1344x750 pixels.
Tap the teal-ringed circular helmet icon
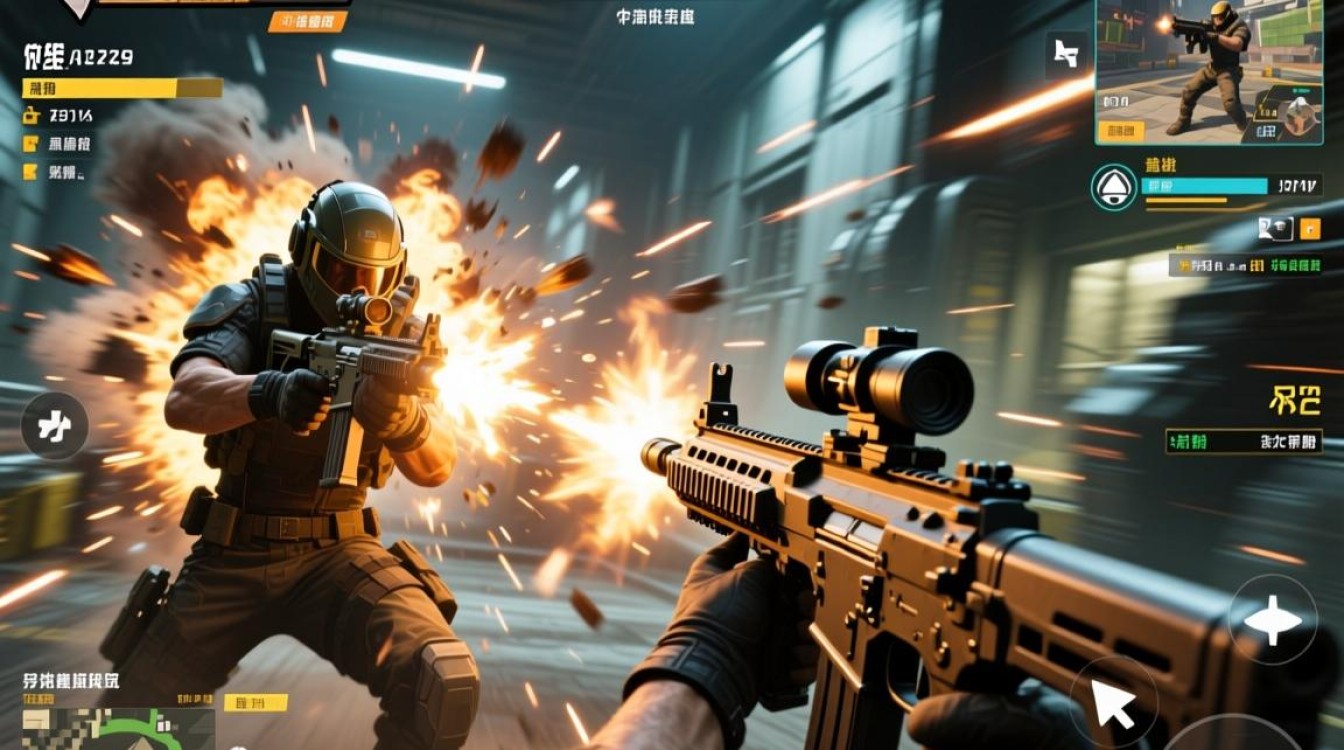pos(1114,188)
